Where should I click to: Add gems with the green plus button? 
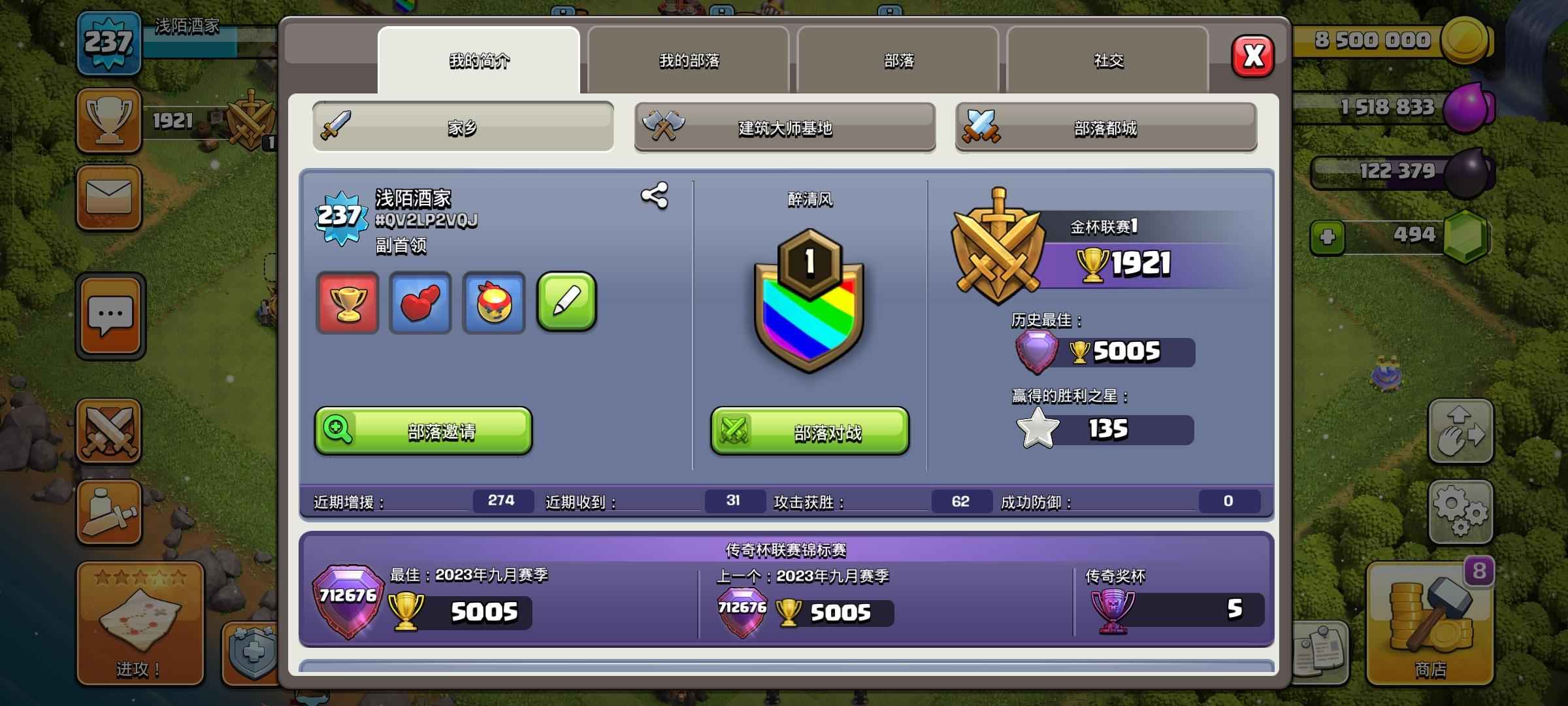tap(1327, 237)
